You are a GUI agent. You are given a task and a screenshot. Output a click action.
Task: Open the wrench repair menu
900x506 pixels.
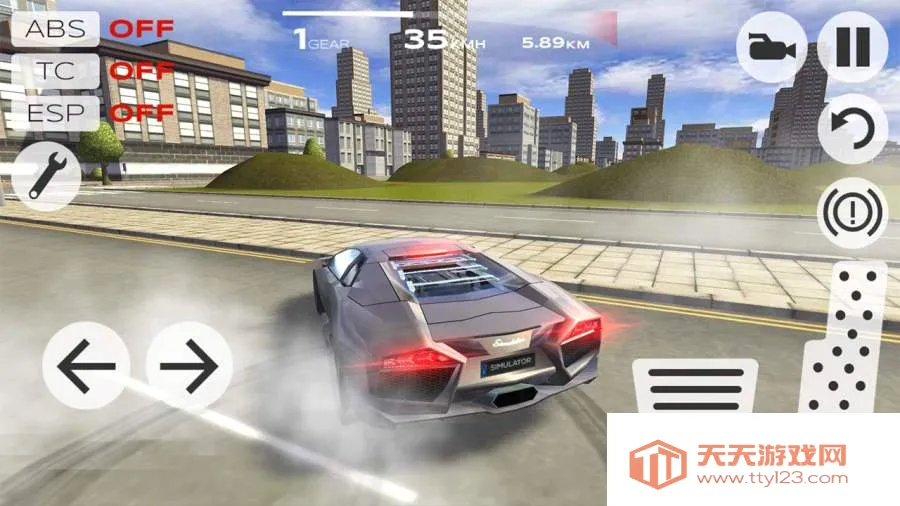[x=46, y=174]
